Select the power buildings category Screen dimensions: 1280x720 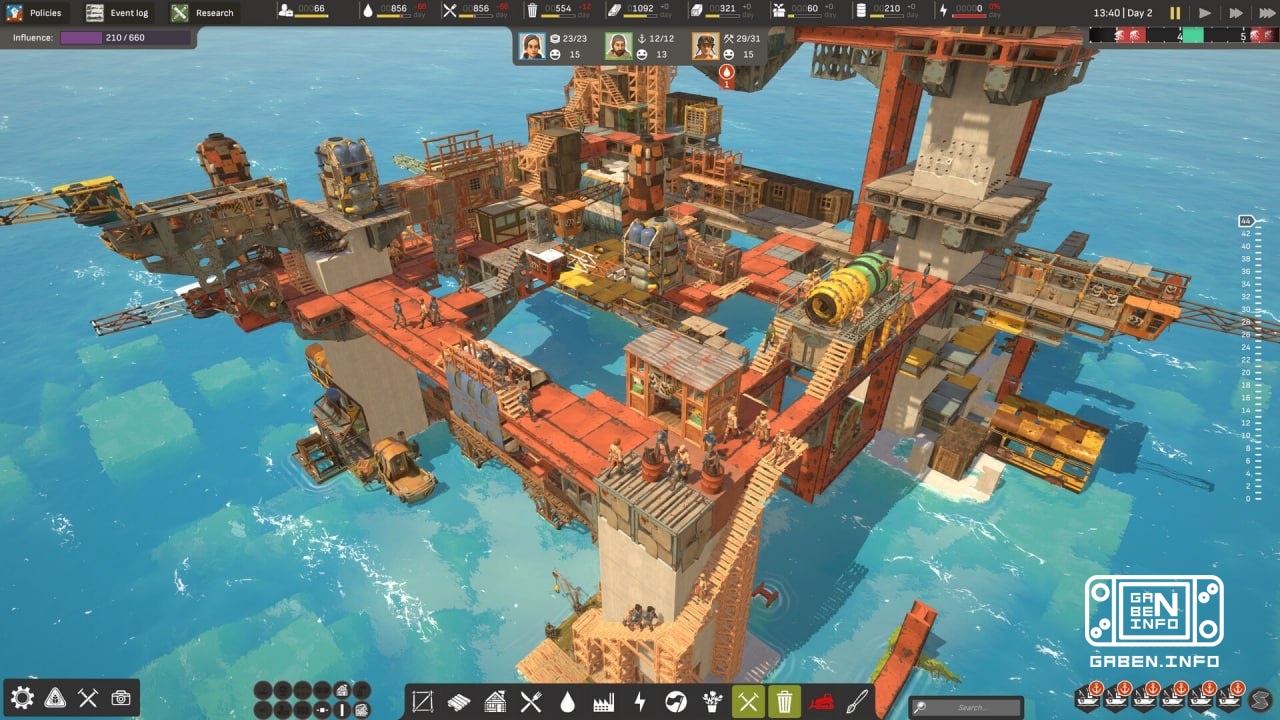pos(638,702)
